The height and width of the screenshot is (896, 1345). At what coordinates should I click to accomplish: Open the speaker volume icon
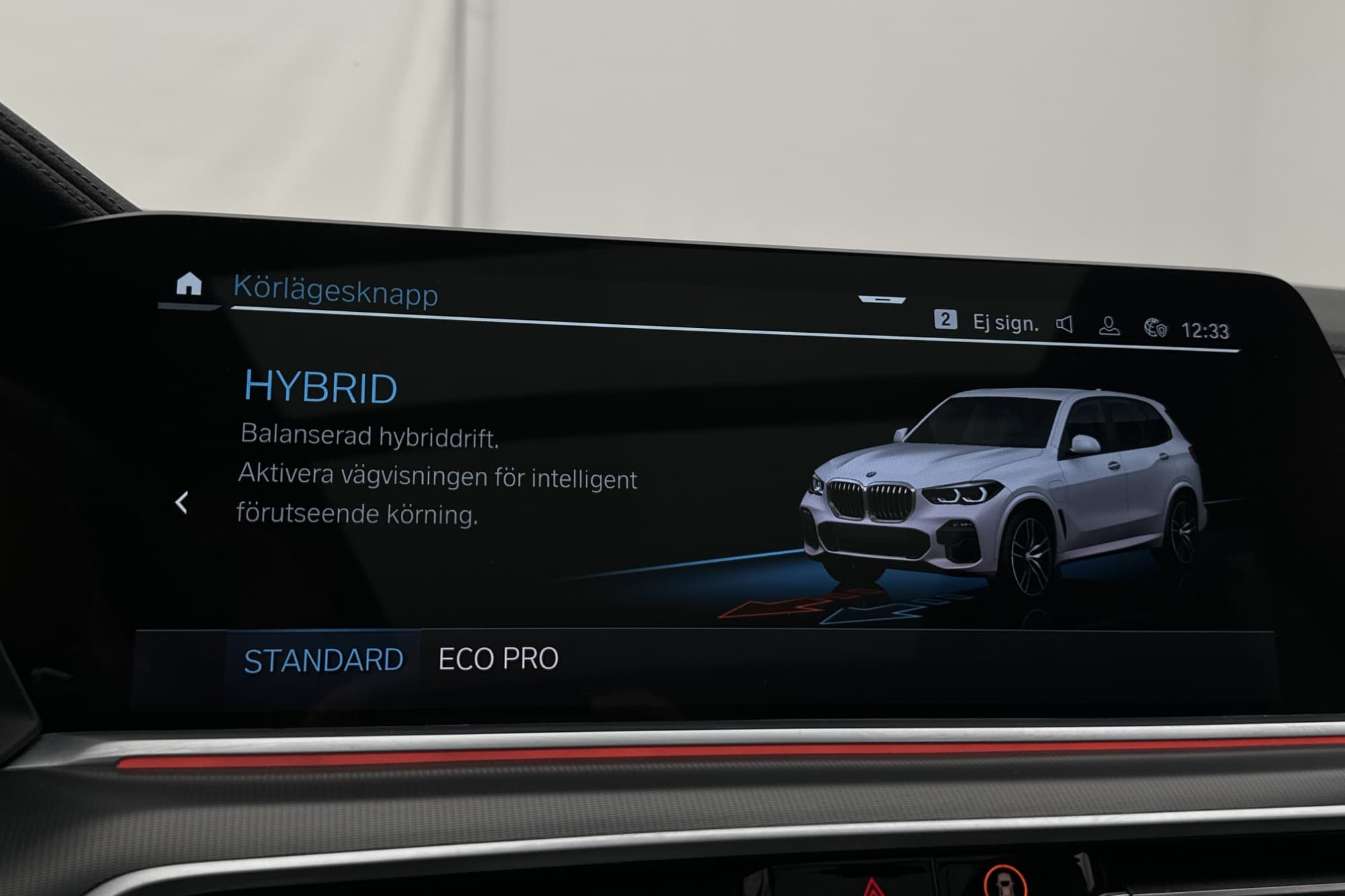pyautogui.click(x=1064, y=325)
